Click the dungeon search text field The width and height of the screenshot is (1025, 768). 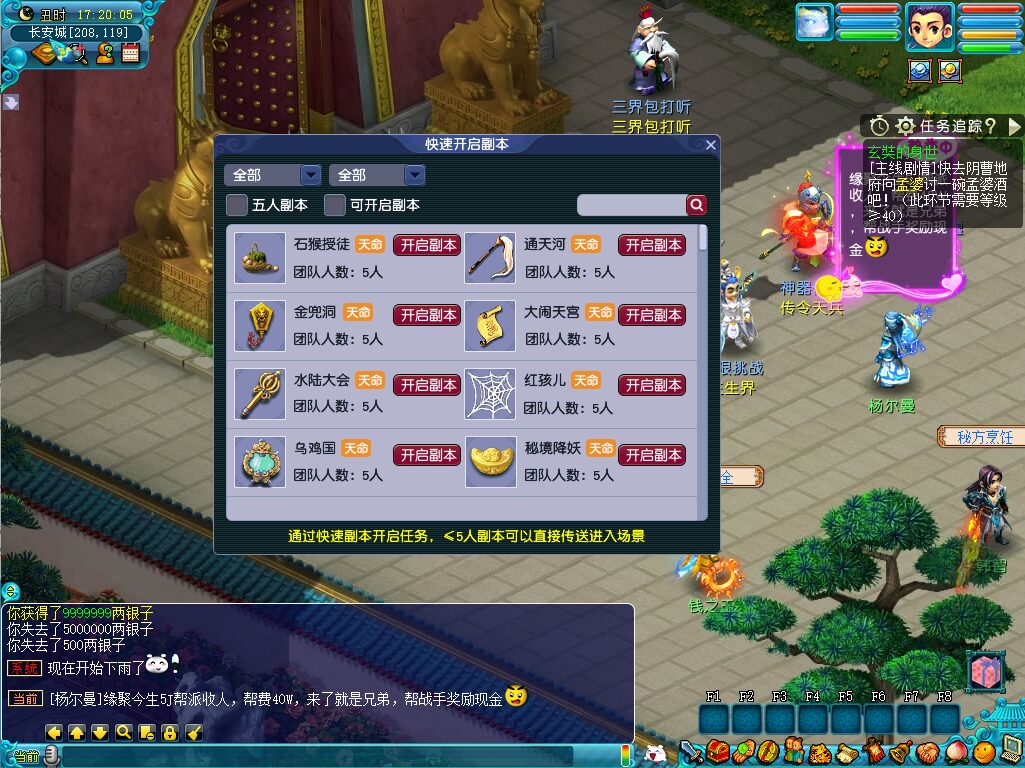631,205
